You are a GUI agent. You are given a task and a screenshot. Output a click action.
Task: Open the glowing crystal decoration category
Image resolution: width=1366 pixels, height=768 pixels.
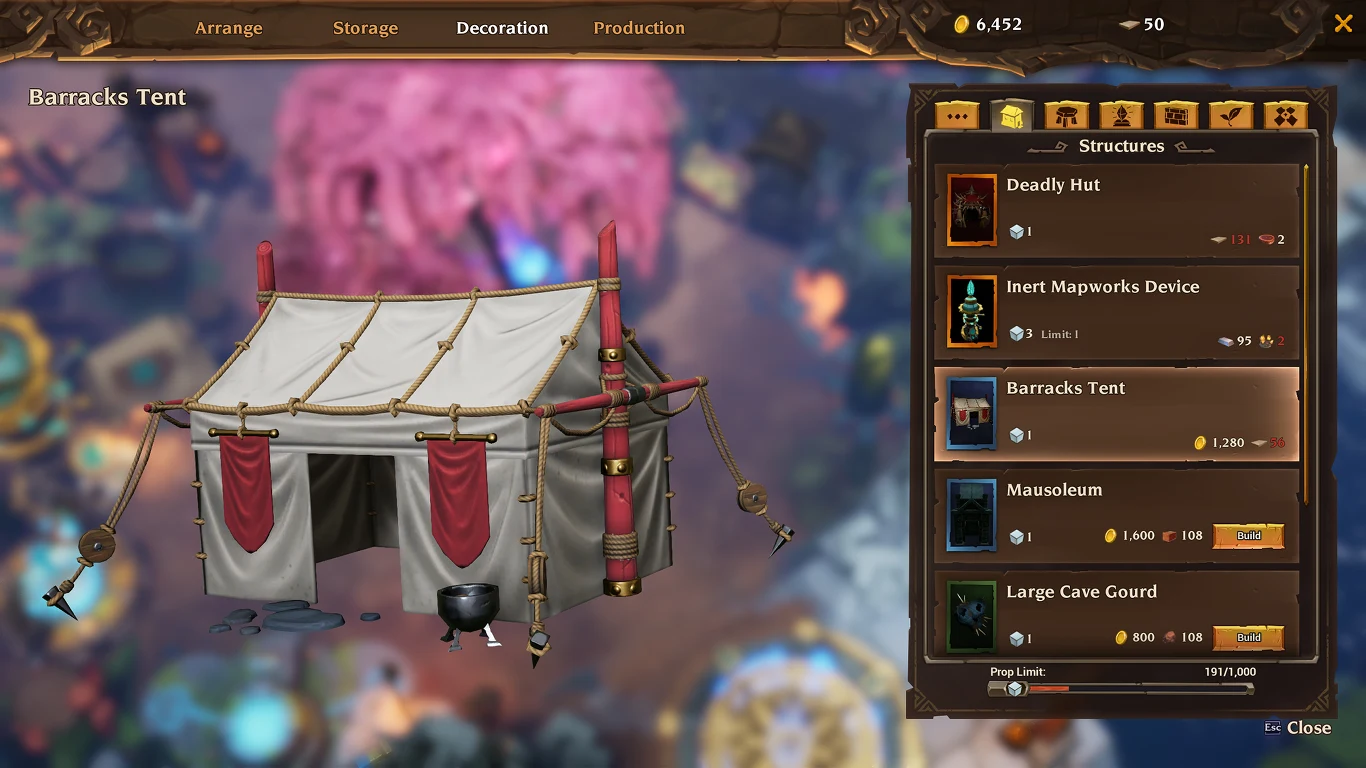1121,114
